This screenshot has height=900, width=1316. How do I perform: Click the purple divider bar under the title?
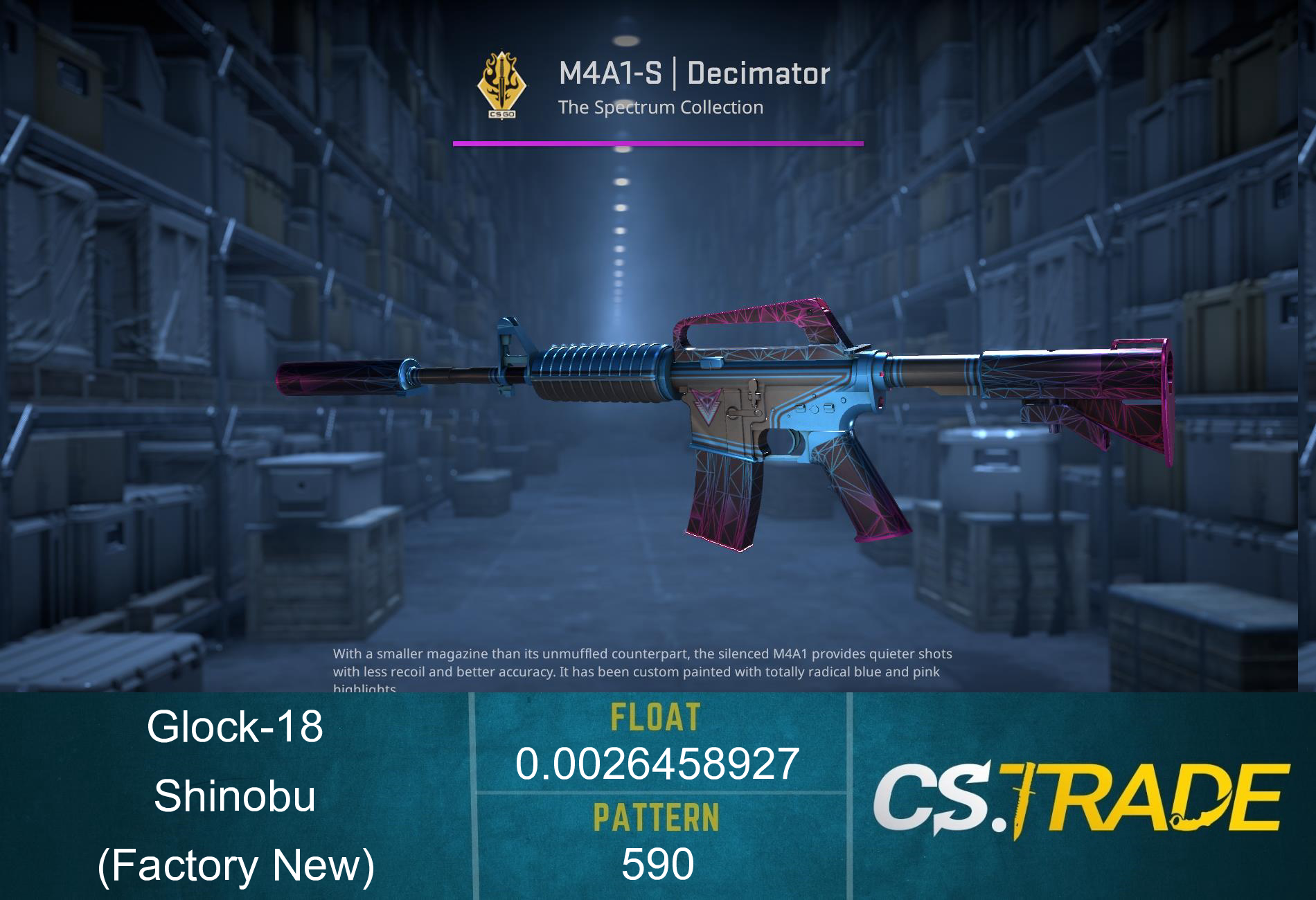[658, 144]
